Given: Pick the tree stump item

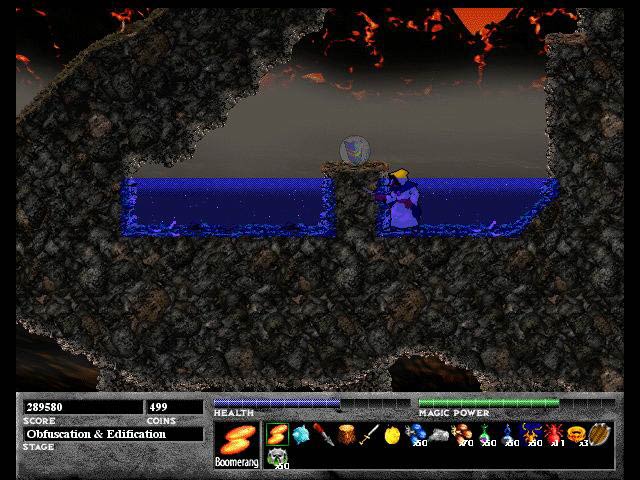Looking at the screenshot, I should point(346,436).
